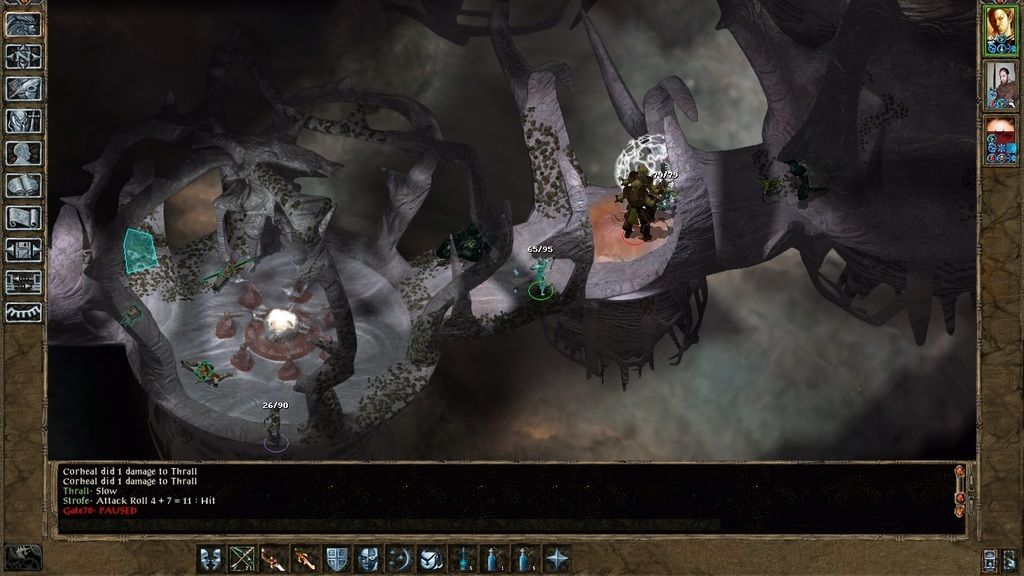Select the third, red-tinted party portrait

click(x=1000, y=140)
